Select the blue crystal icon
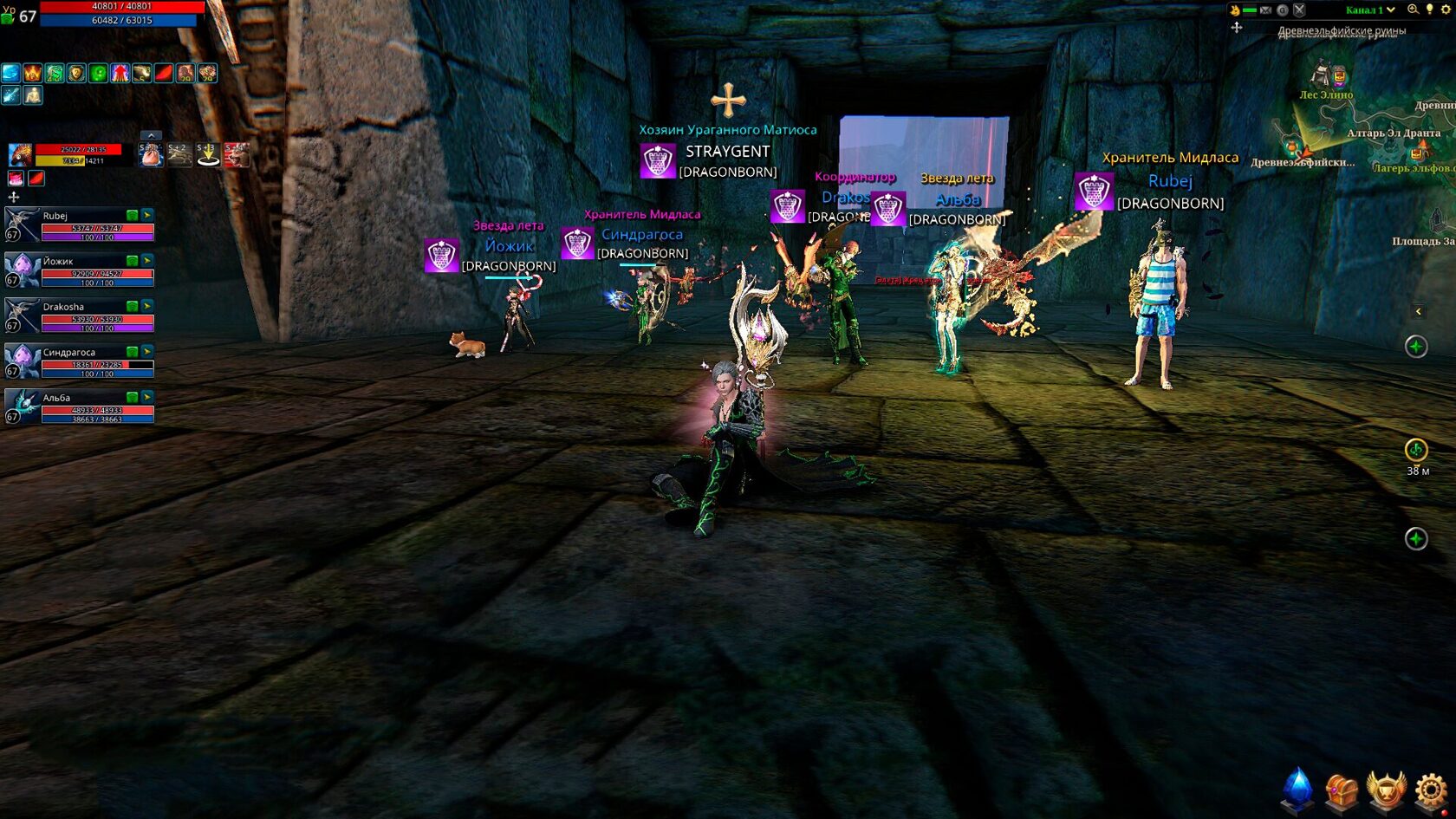Screen dimensions: 1456x819 (1297, 788)
